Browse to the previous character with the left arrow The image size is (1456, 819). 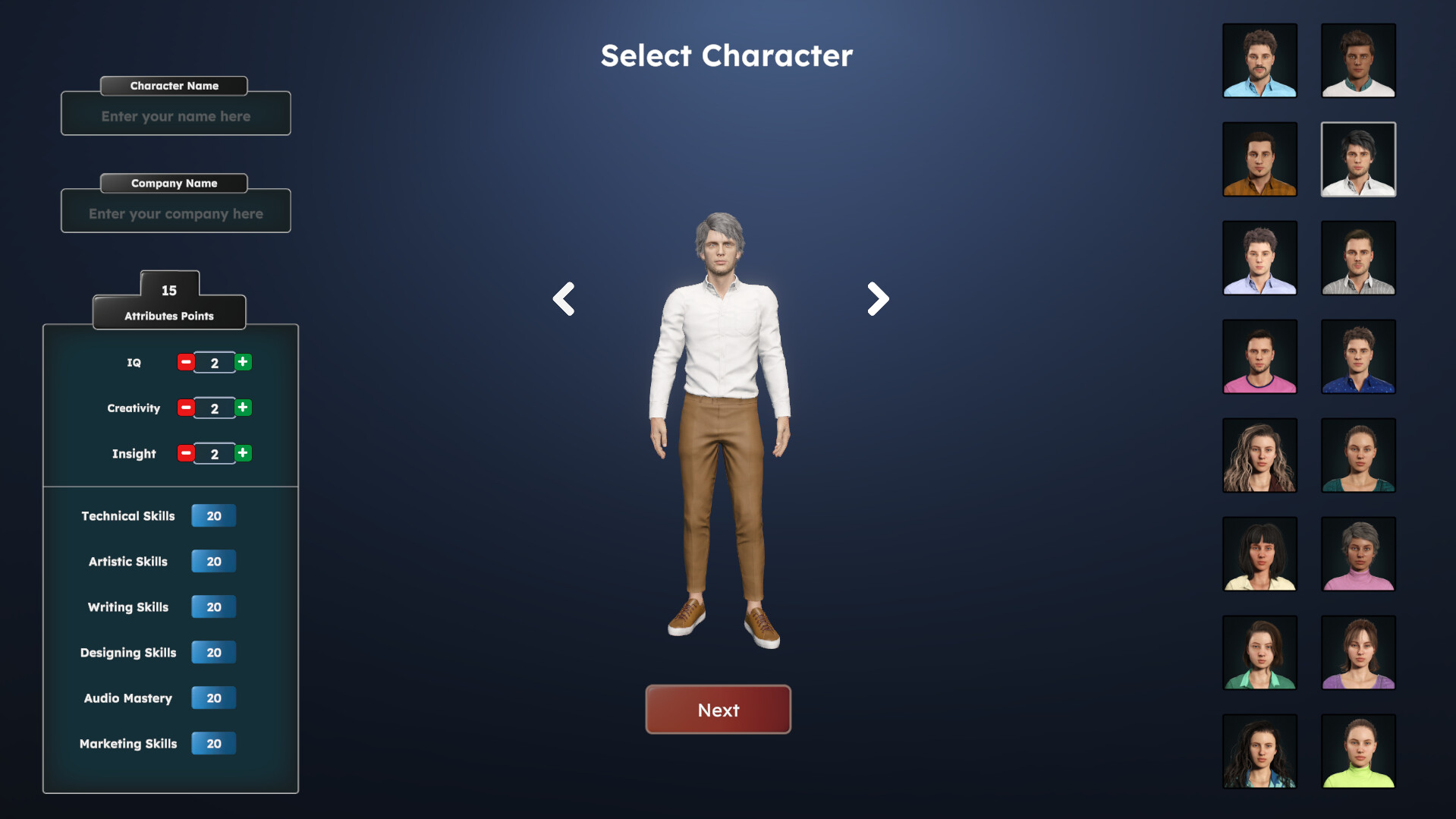pyautogui.click(x=564, y=298)
